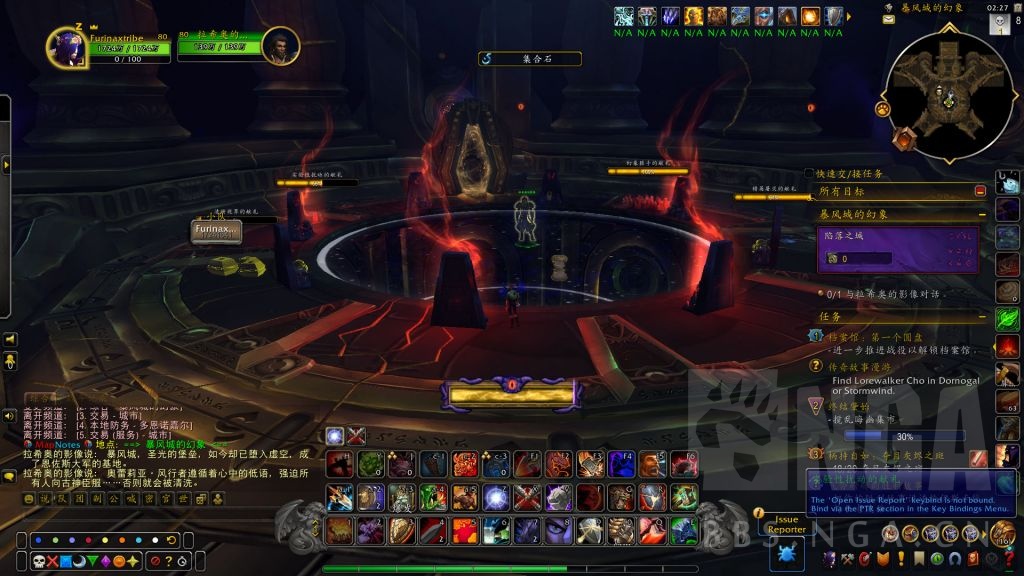Click the Furinax nameplate button
Viewport: 1024px width, 576px height.
pyautogui.click(x=217, y=231)
